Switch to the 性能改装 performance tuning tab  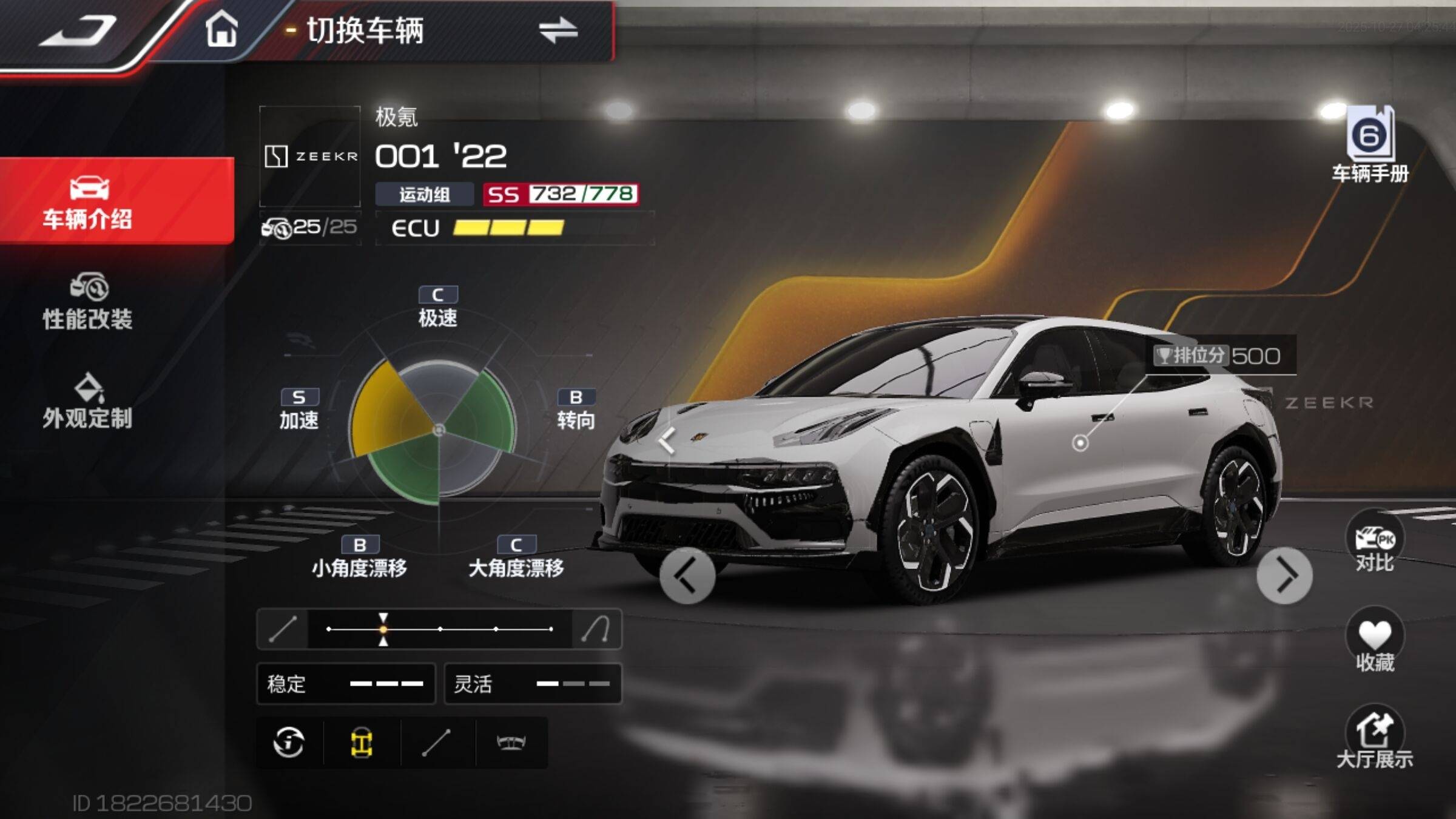point(88,302)
